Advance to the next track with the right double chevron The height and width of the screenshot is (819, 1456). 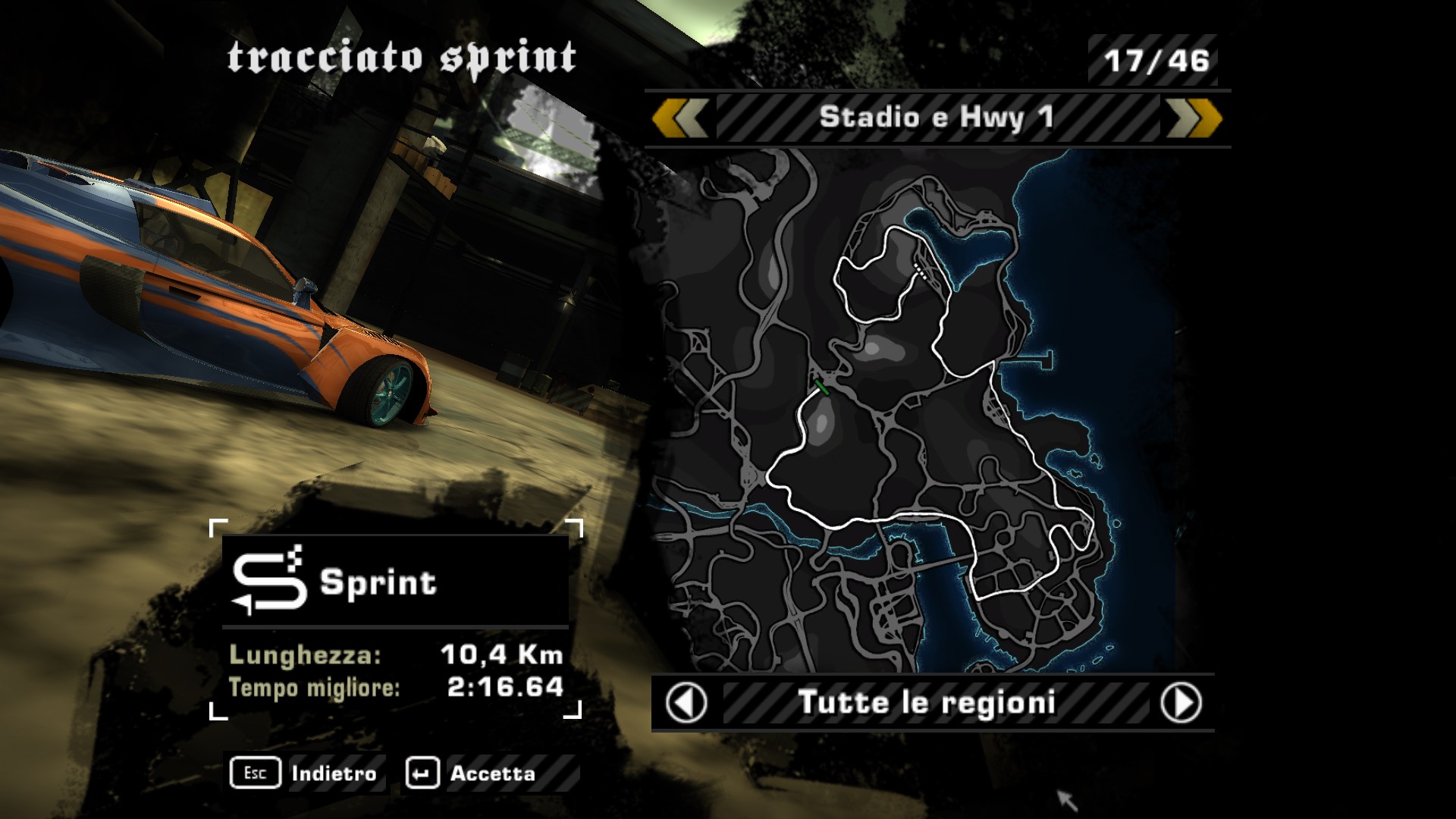coord(1194,118)
